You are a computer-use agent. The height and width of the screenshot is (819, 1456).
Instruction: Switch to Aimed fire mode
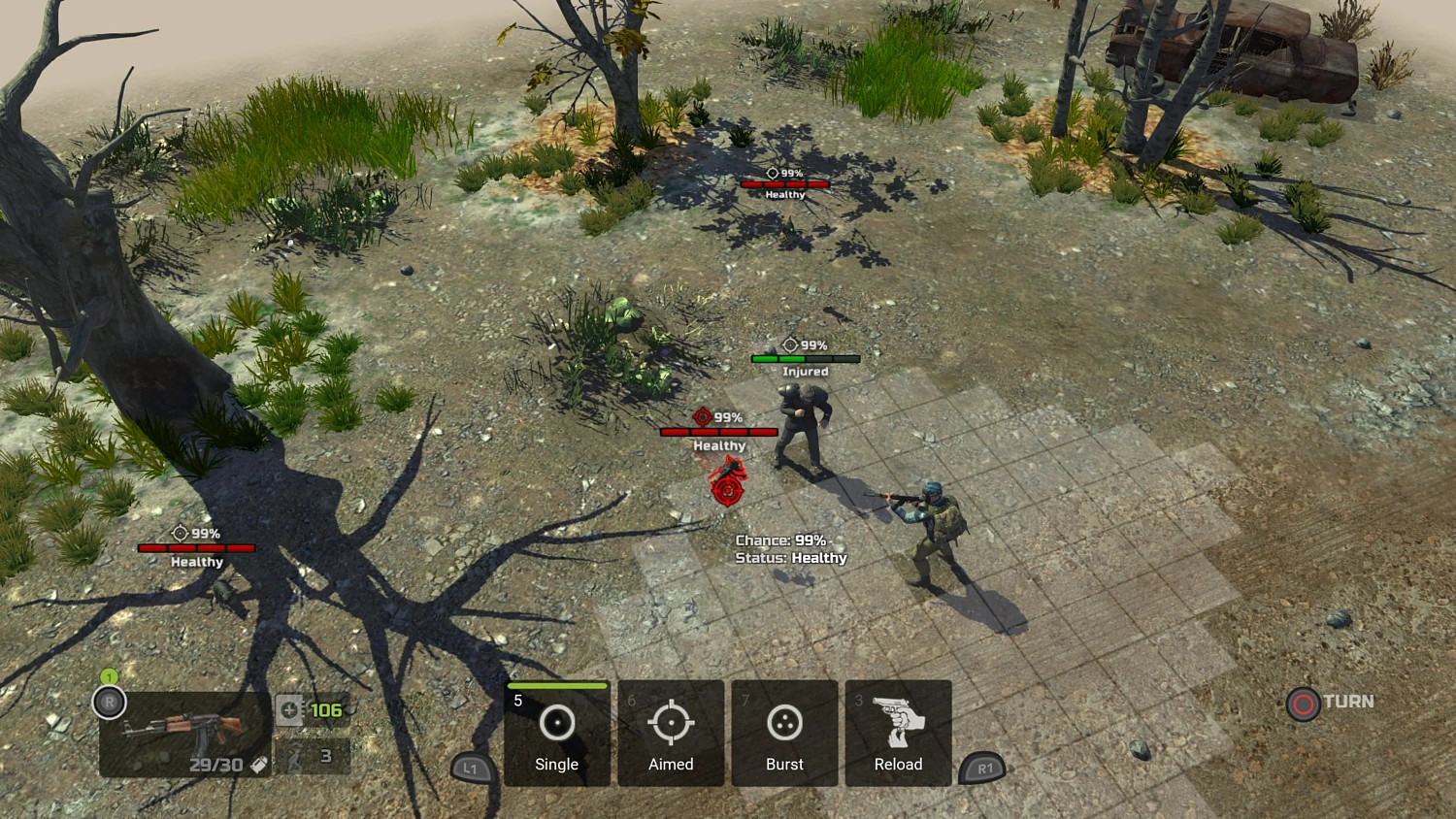pyautogui.click(x=670, y=735)
